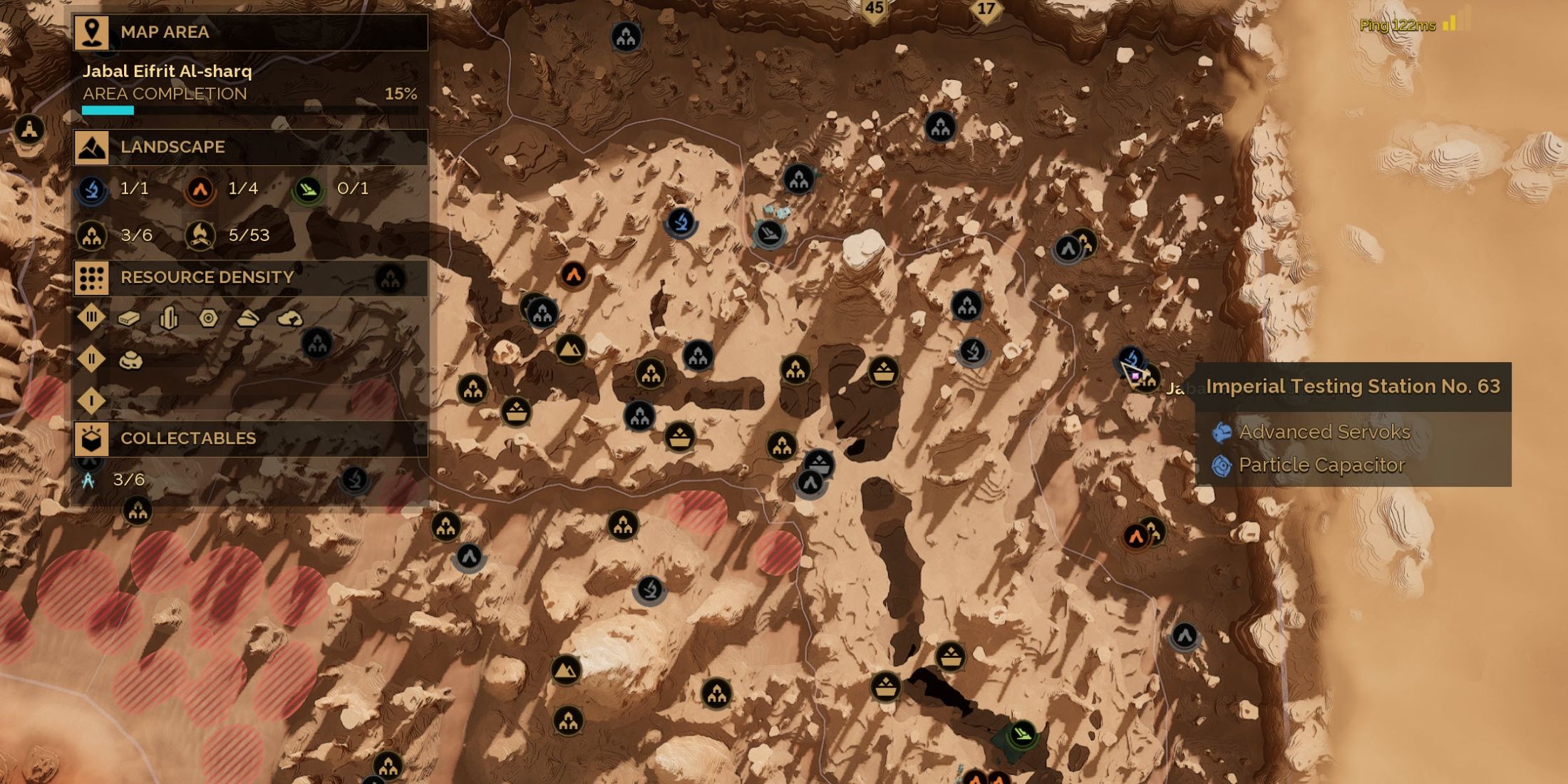Select the diamond map marker numbered 17
This screenshot has width=1568, height=784.
pos(986,10)
